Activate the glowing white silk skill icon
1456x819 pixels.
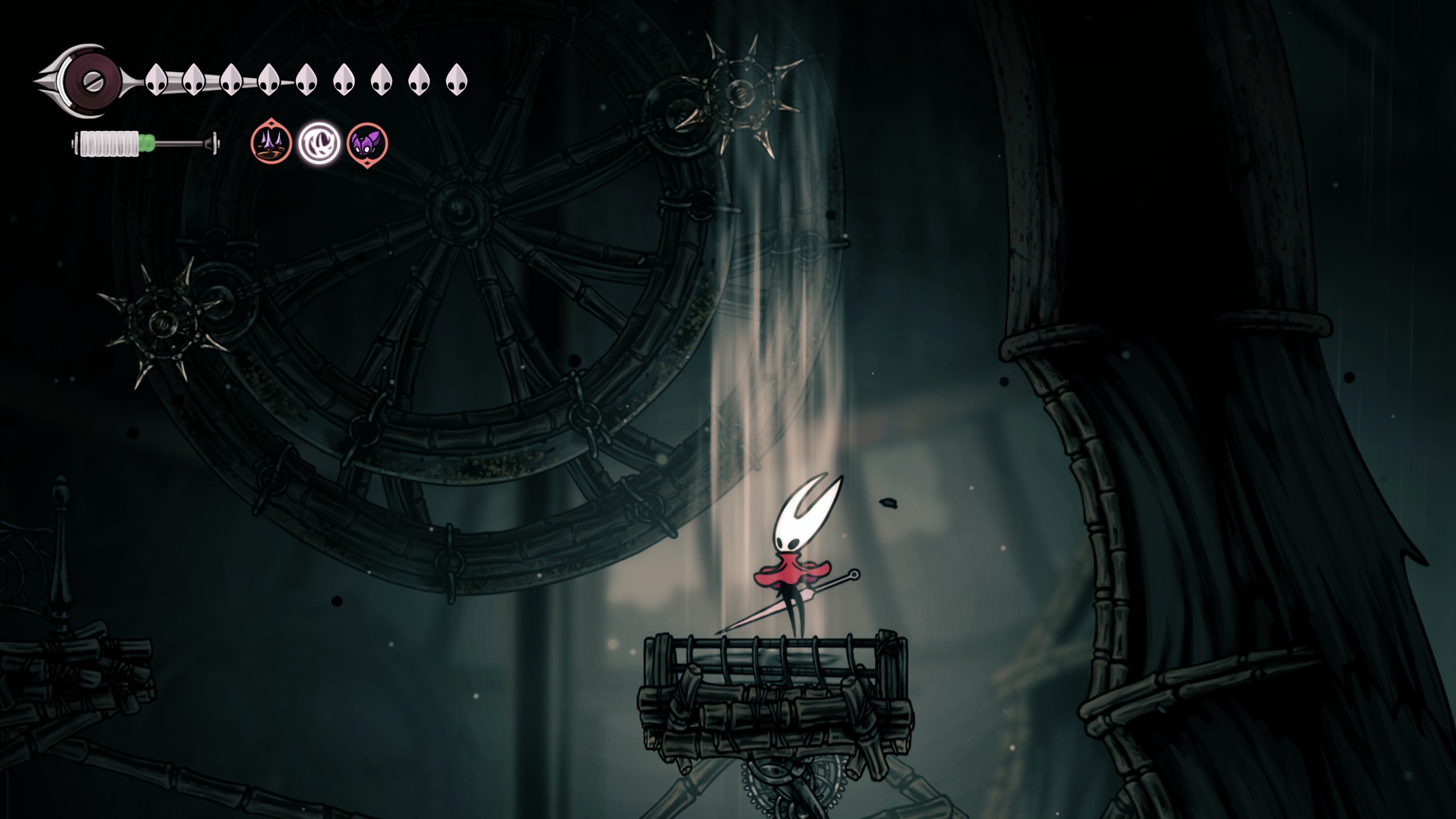(319, 143)
